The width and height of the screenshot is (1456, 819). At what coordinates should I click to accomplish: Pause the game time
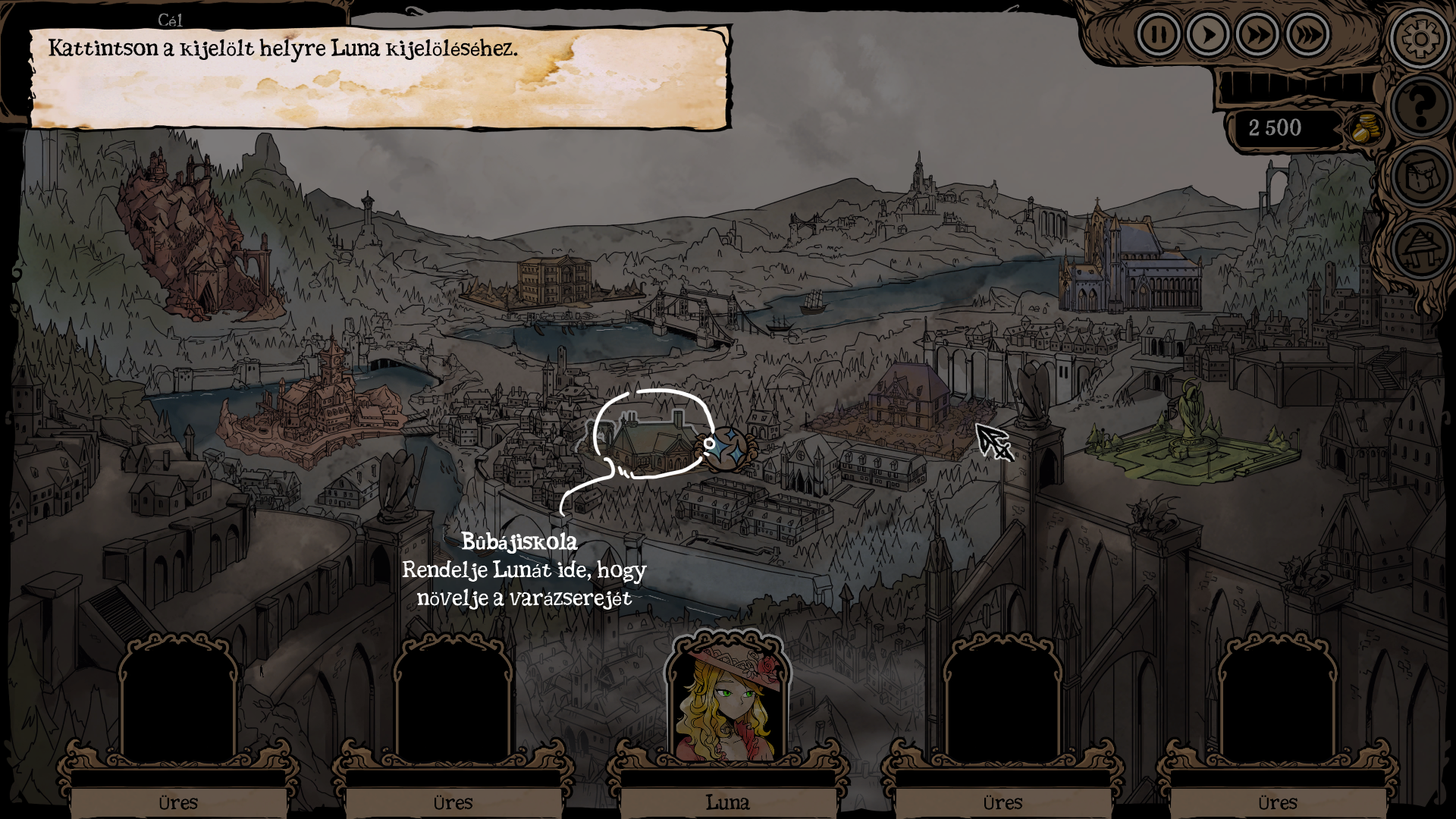1158,35
